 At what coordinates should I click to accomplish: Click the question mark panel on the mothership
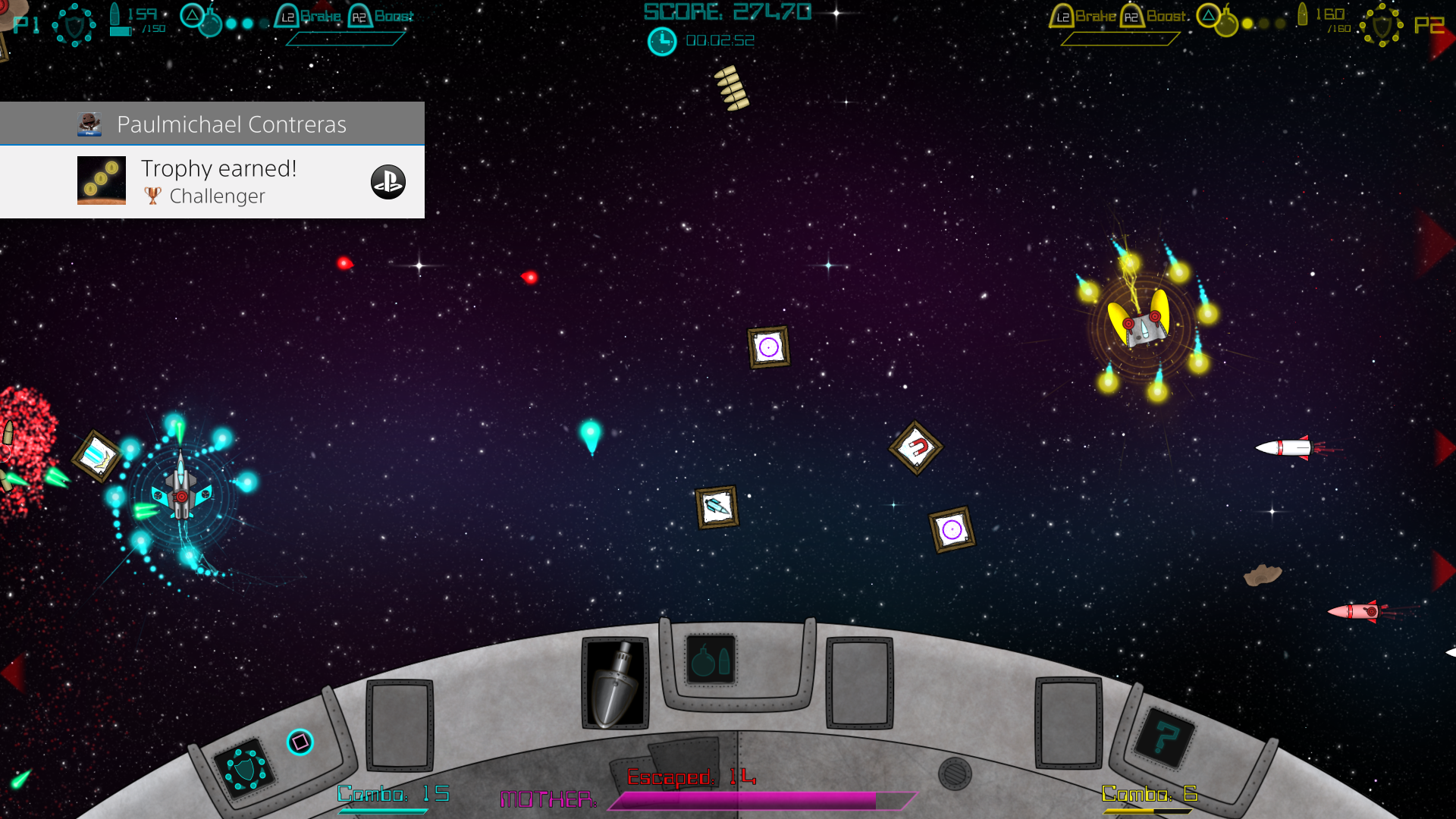[x=1166, y=736]
